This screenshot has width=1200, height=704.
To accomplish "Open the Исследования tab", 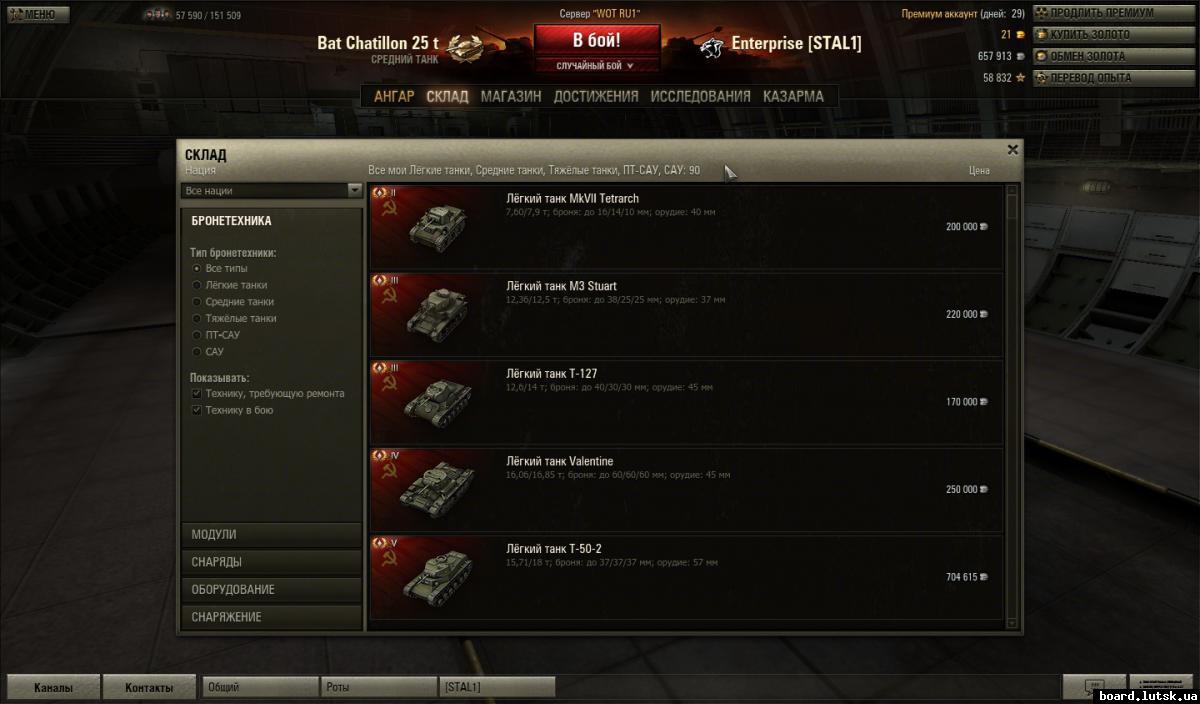I will (700, 97).
